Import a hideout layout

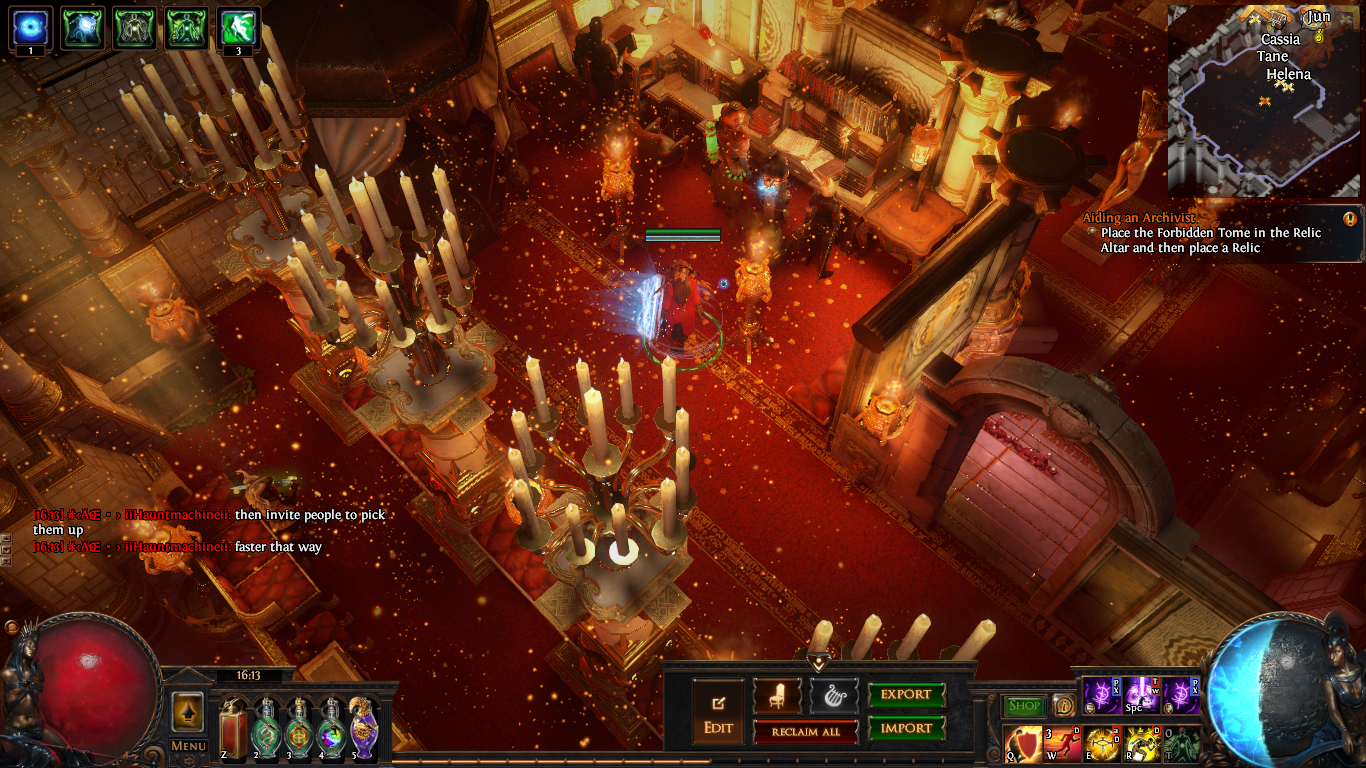click(x=906, y=728)
